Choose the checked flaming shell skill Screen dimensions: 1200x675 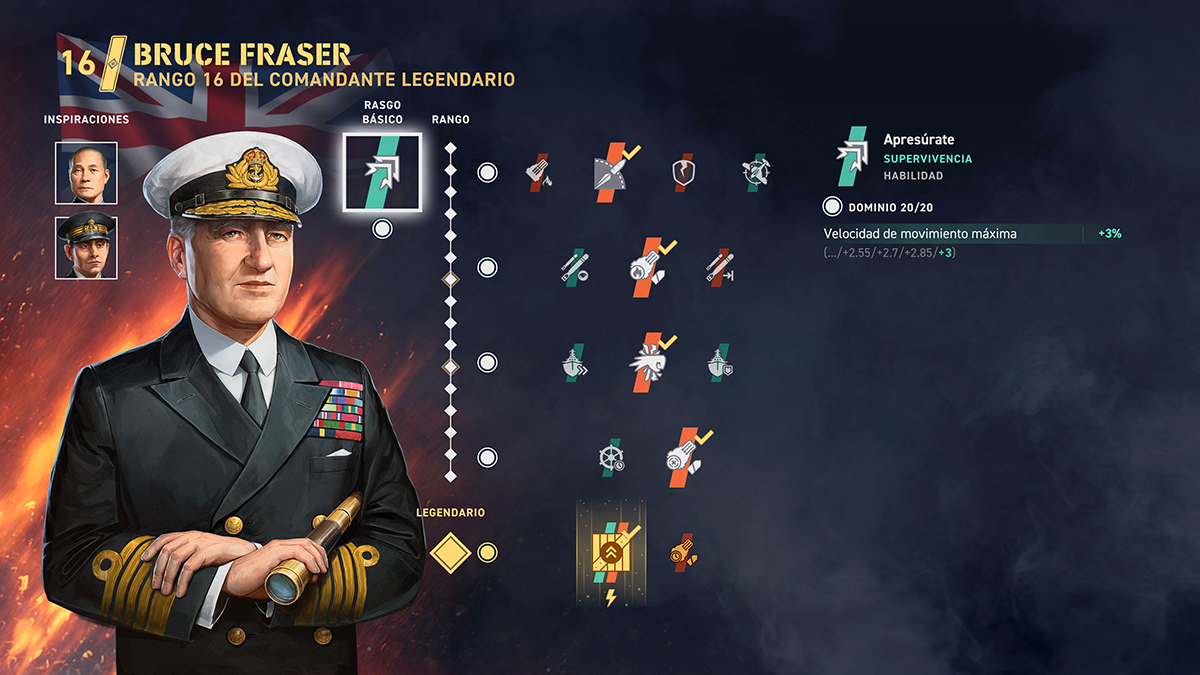click(x=646, y=267)
